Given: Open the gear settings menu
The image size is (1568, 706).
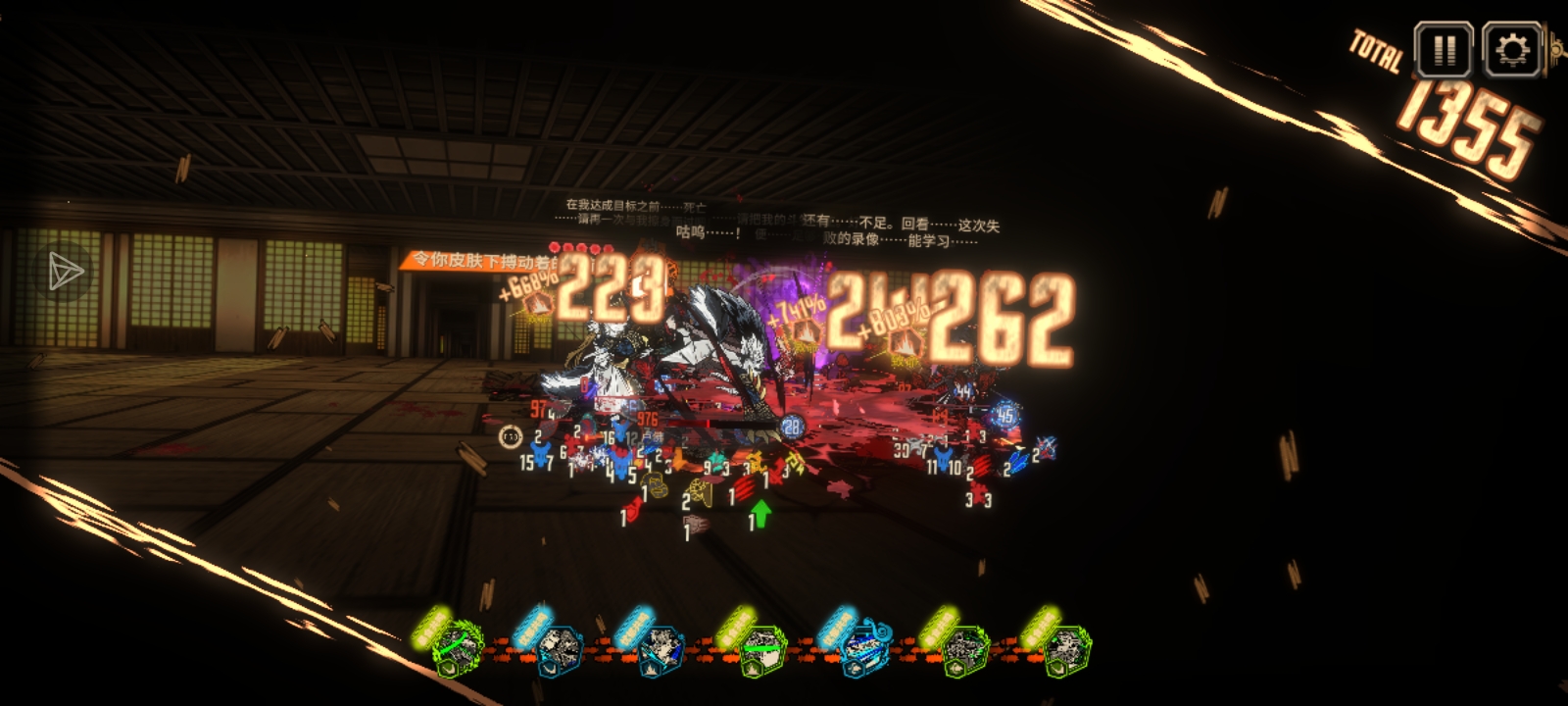Looking at the screenshot, I should (x=1512, y=49).
